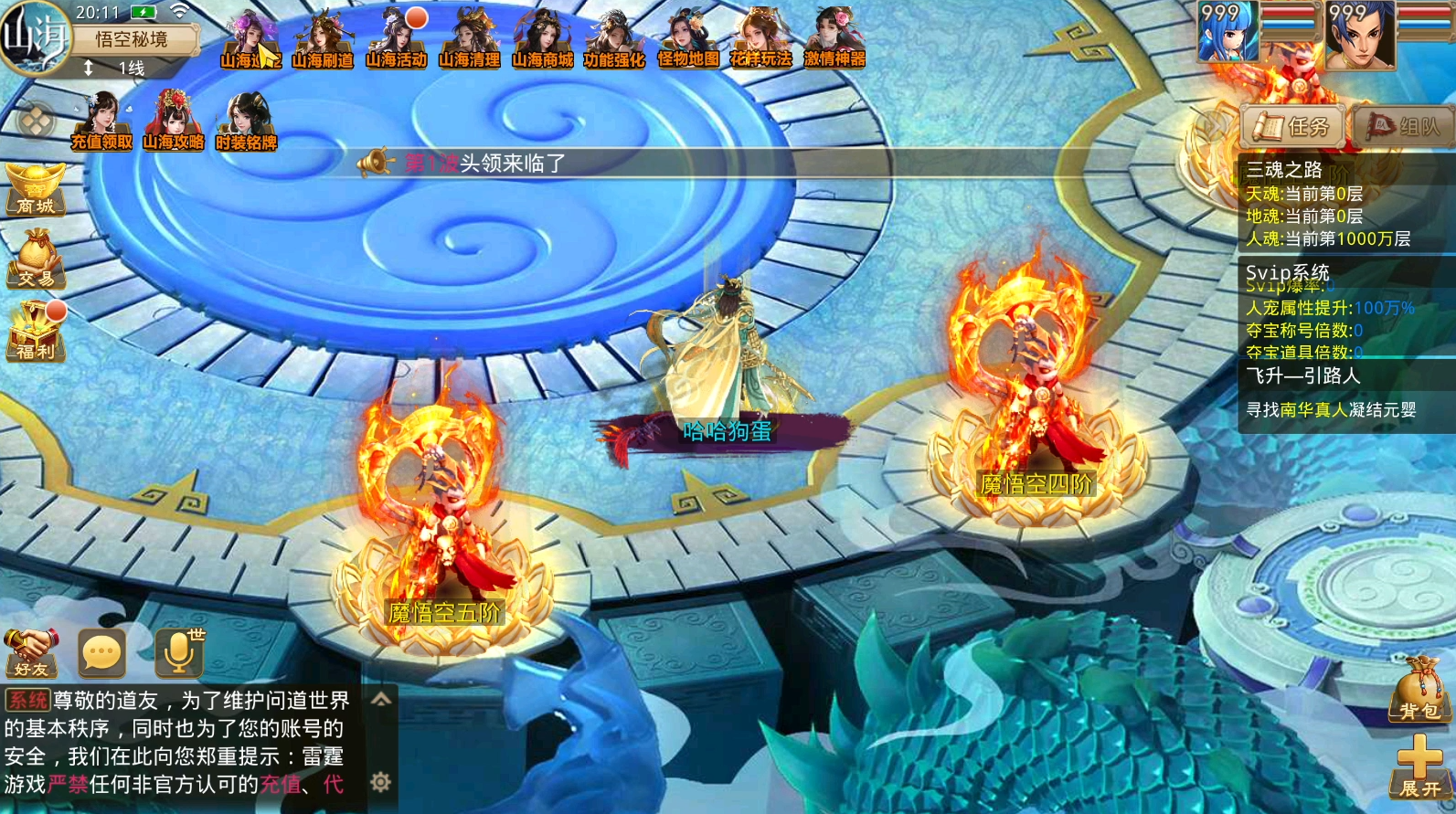Open the 好友 friends list
Viewport: 1456px width, 814px height.
pyautogui.click(x=31, y=652)
